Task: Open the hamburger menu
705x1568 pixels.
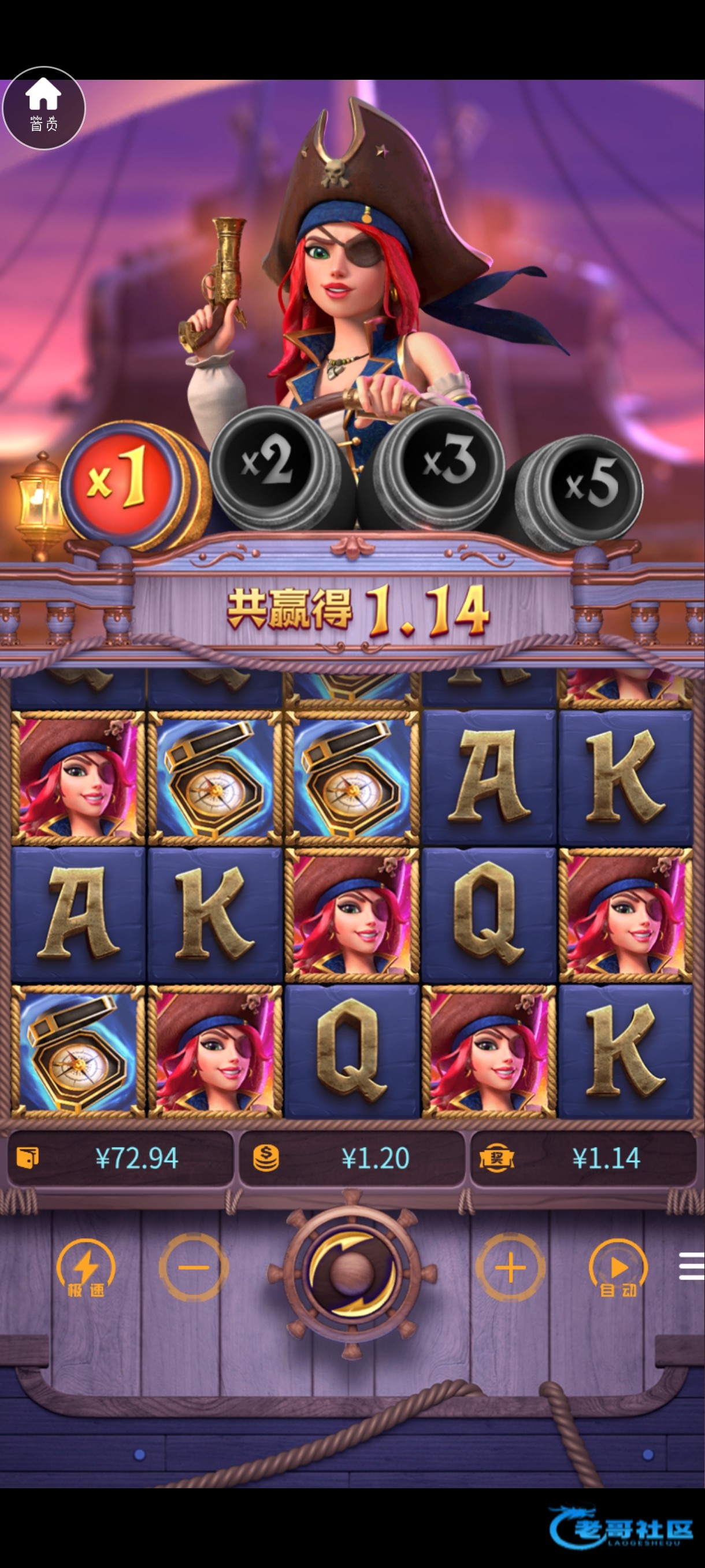Action: pos(691,1267)
